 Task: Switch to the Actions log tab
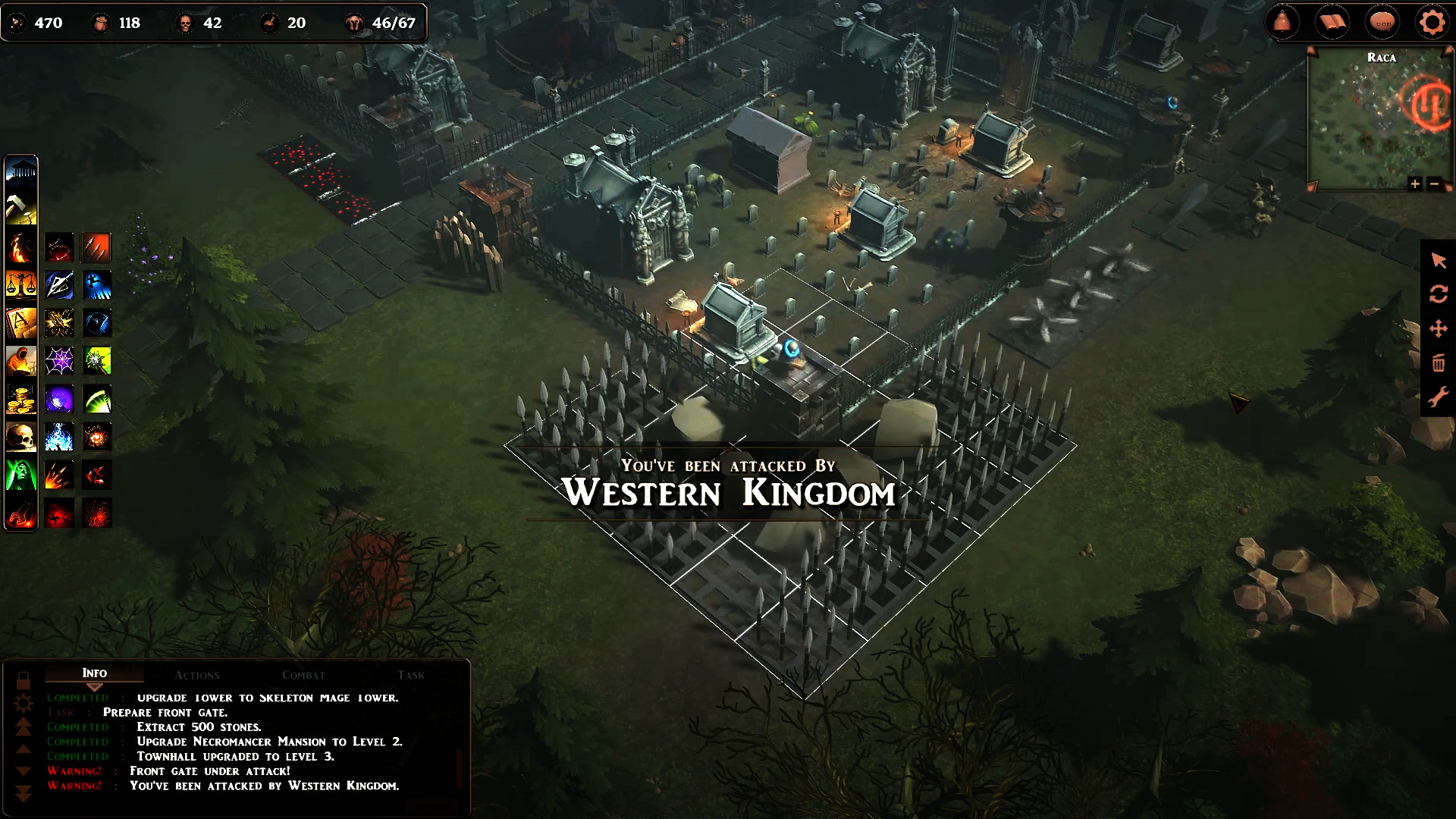(x=196, y=674)
